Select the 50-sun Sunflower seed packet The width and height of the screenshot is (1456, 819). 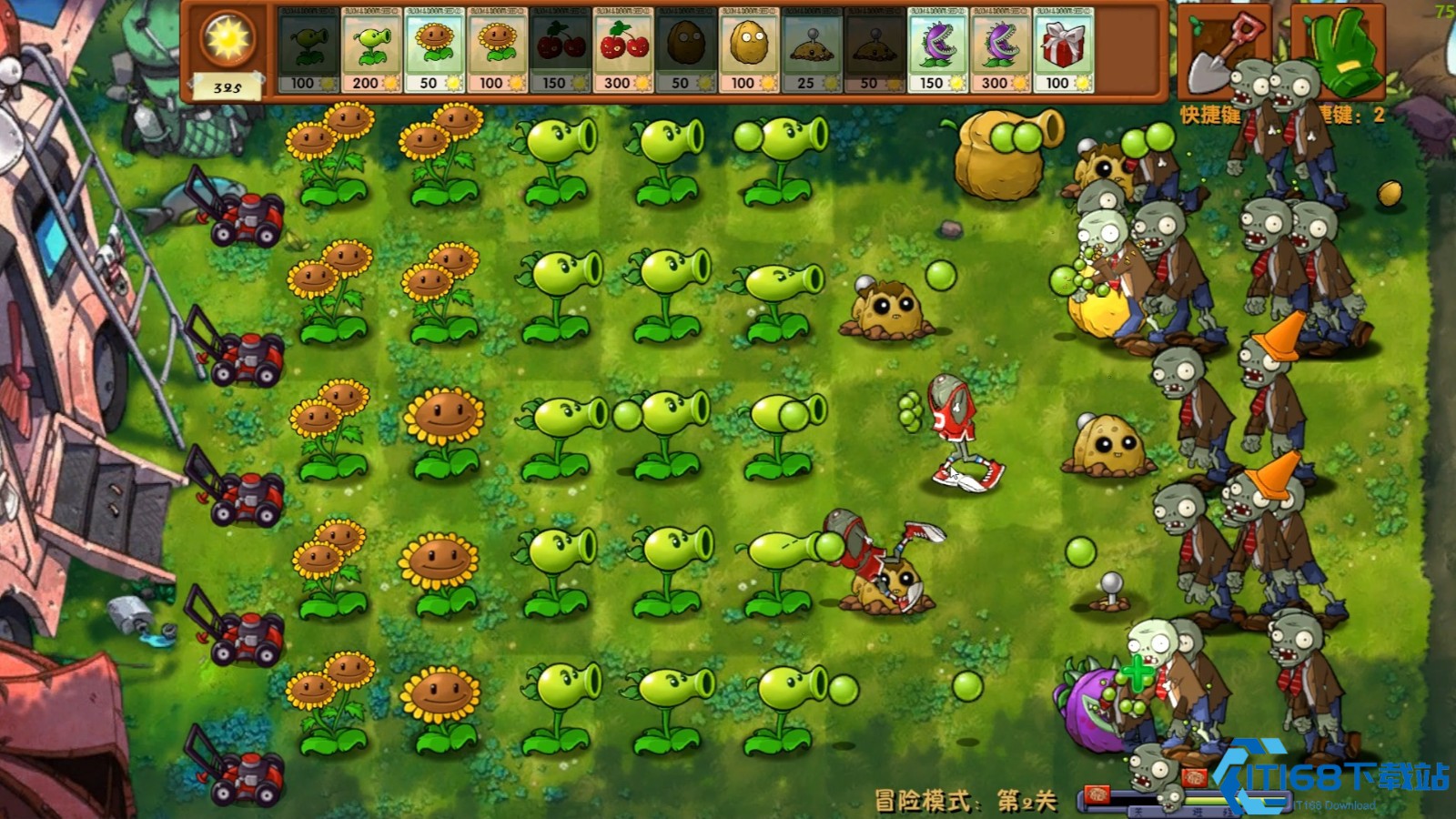pyautogui.click(x=434, y=50)
